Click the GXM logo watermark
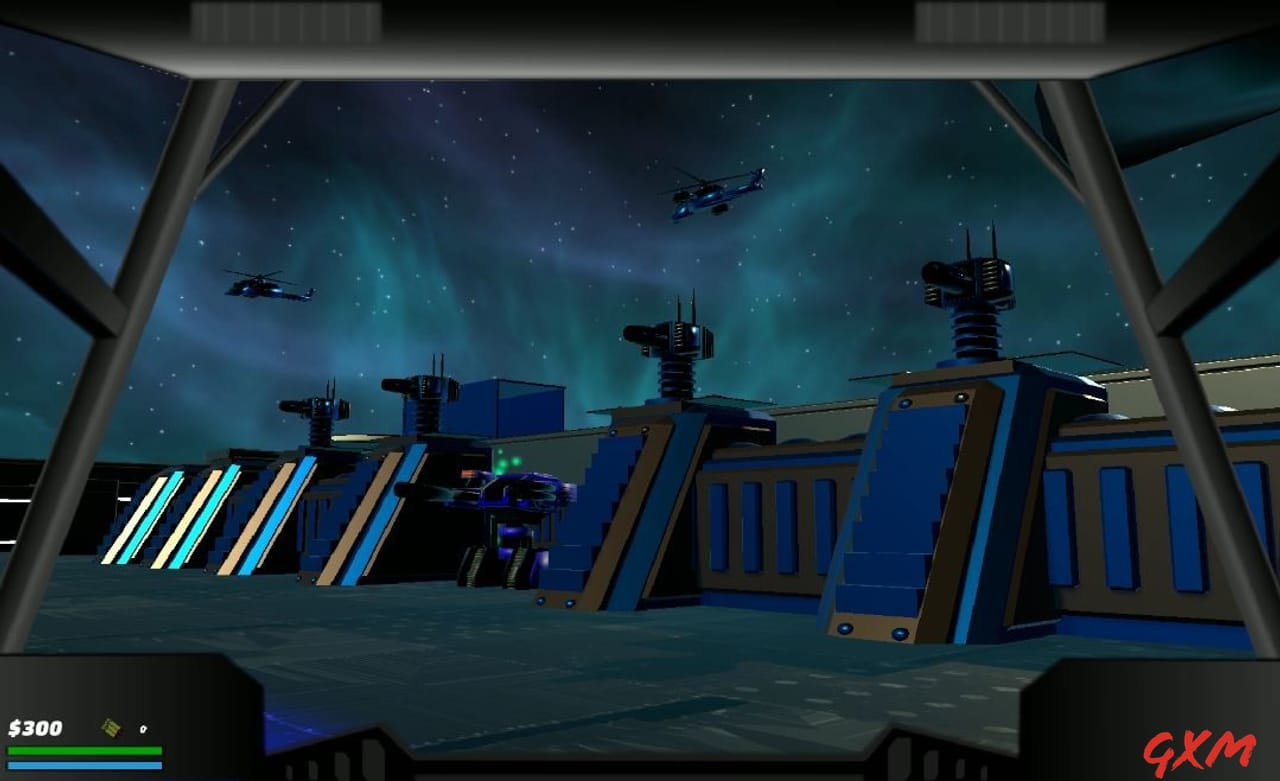Viewport: 1280px width, 781px height. pyautogui.click(x=1197, y=753)
